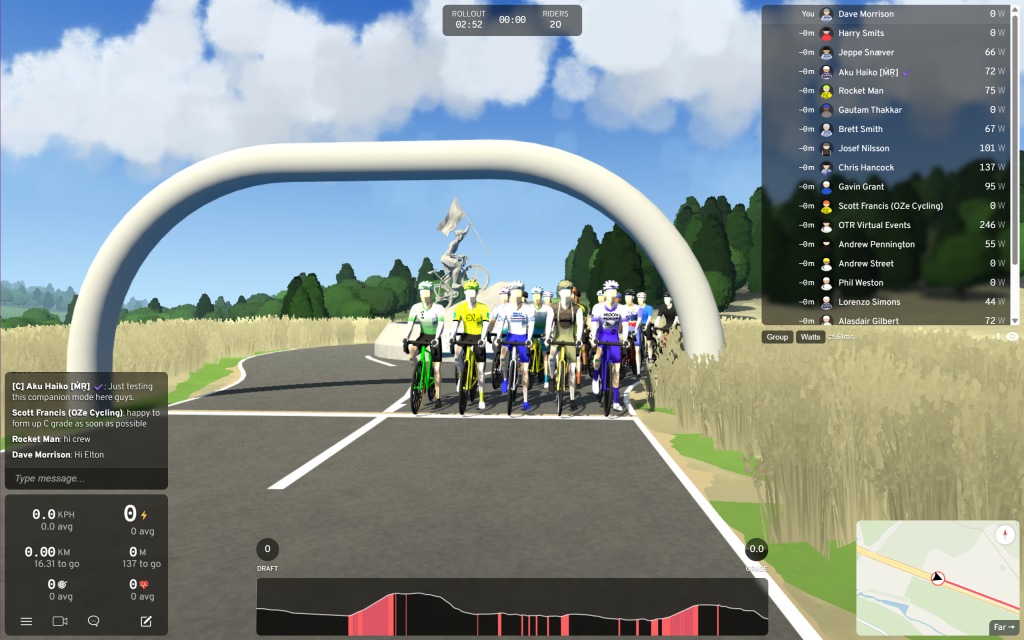Change rider list Watts display mode

(810, 337)
